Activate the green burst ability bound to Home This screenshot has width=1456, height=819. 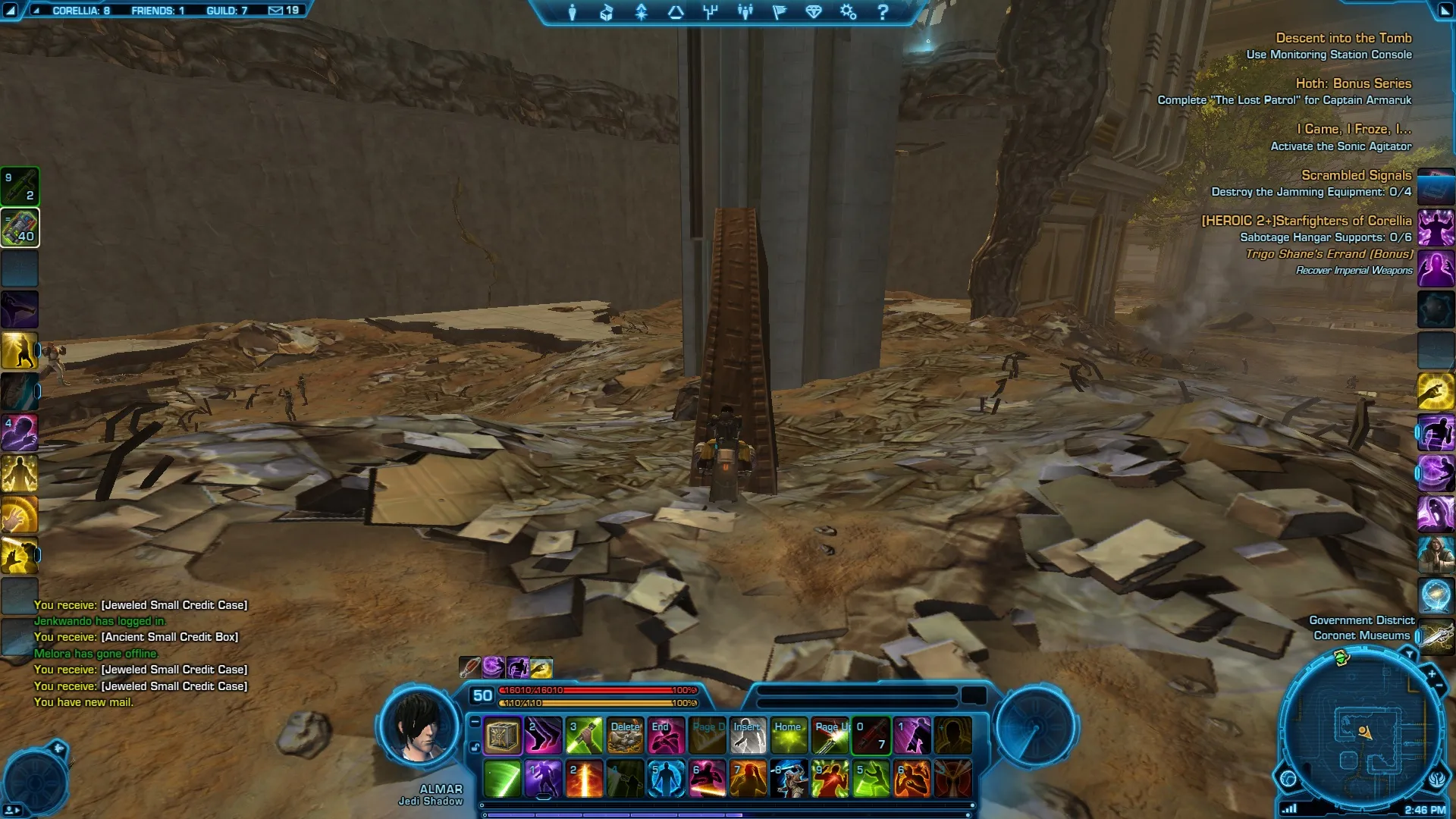coord(789,736)
